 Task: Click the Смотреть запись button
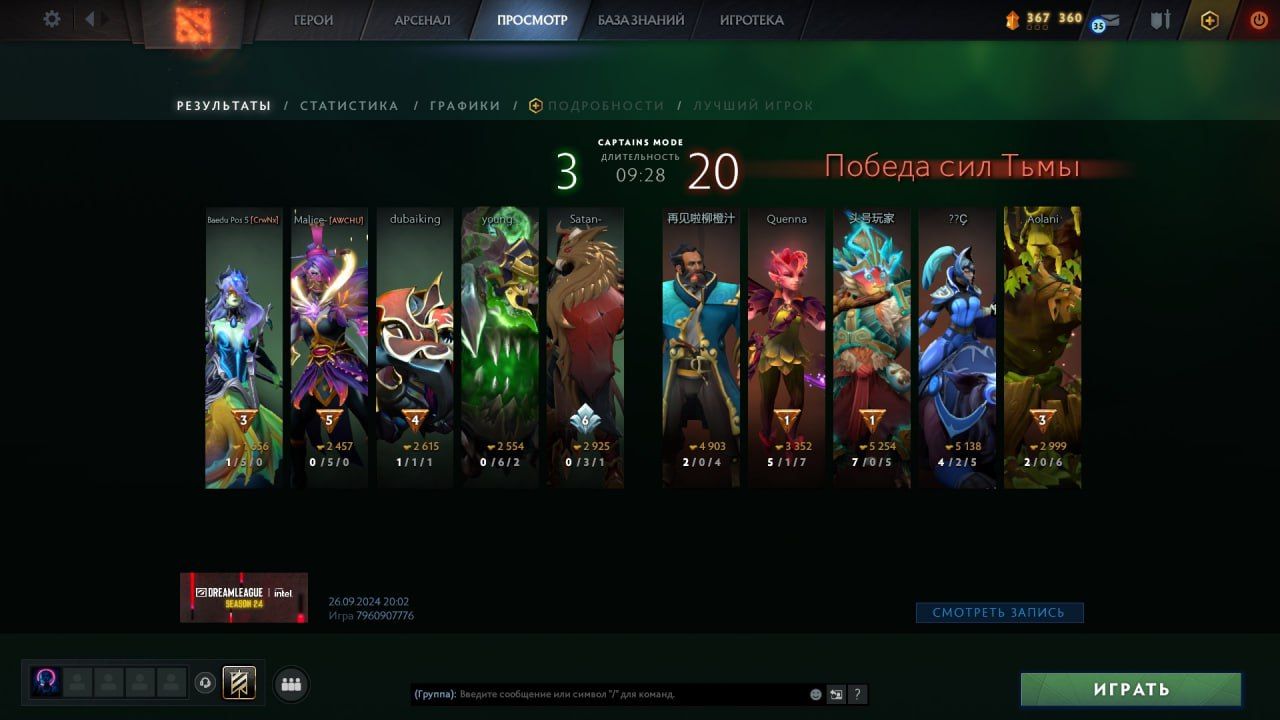click(x=999, y=612)
